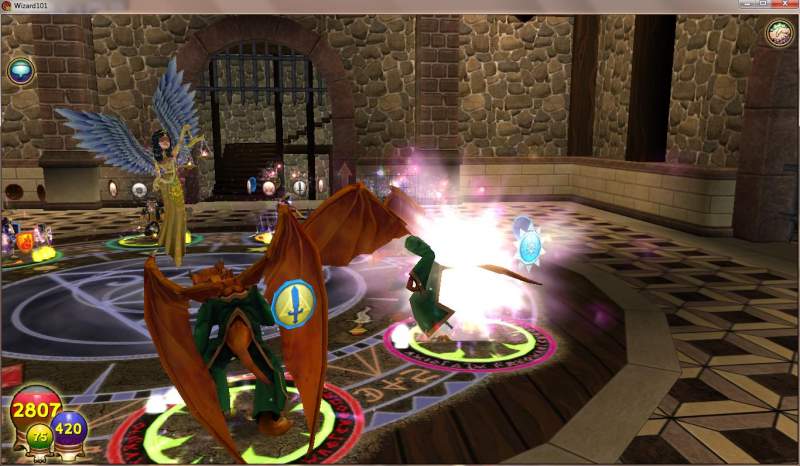Image resolution: width=800 pixels, height=466 pixels.
Task: Open the round friends list icon
Action: pos(779,33)
